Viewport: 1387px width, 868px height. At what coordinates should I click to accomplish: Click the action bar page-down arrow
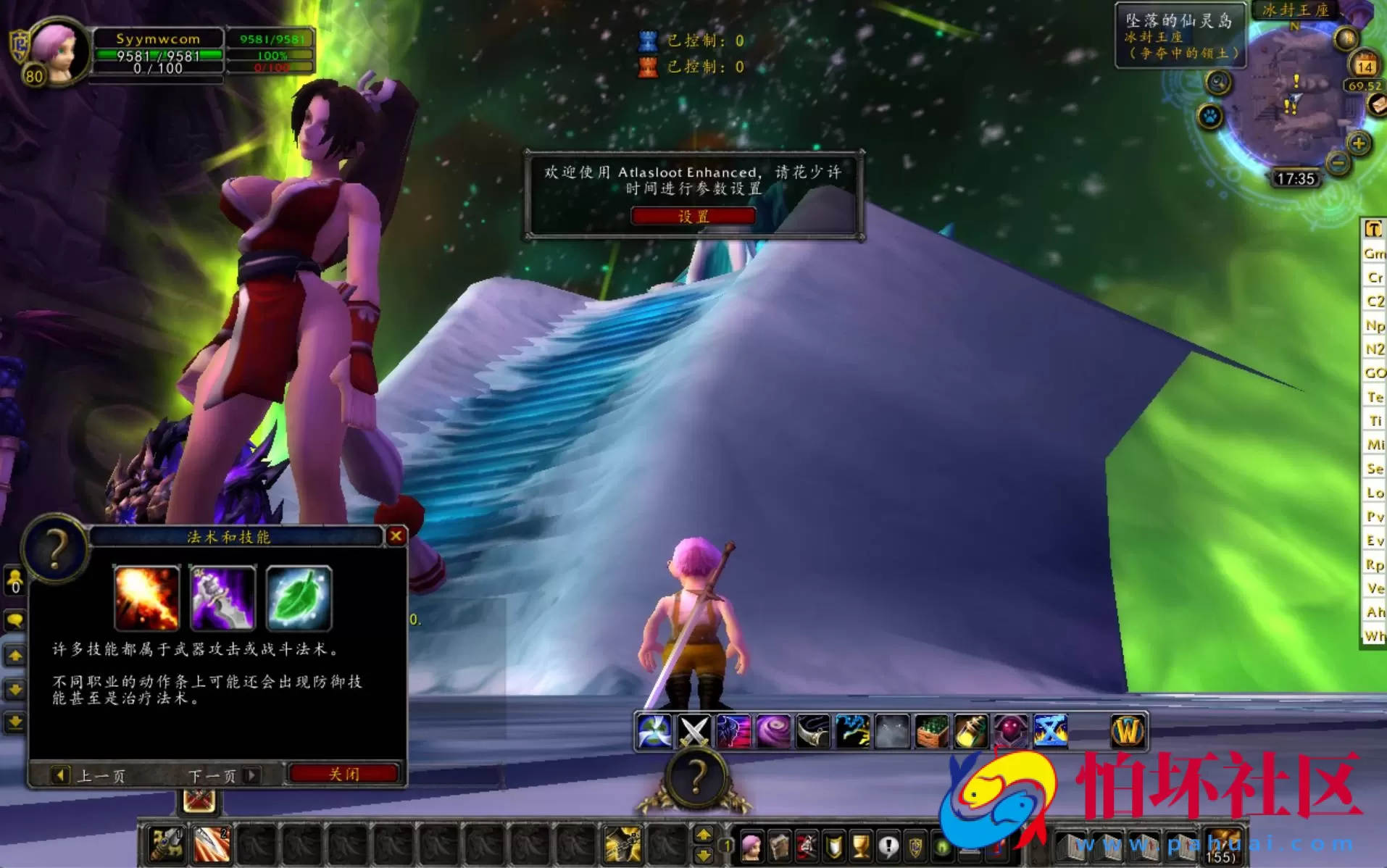click(702, 854)
